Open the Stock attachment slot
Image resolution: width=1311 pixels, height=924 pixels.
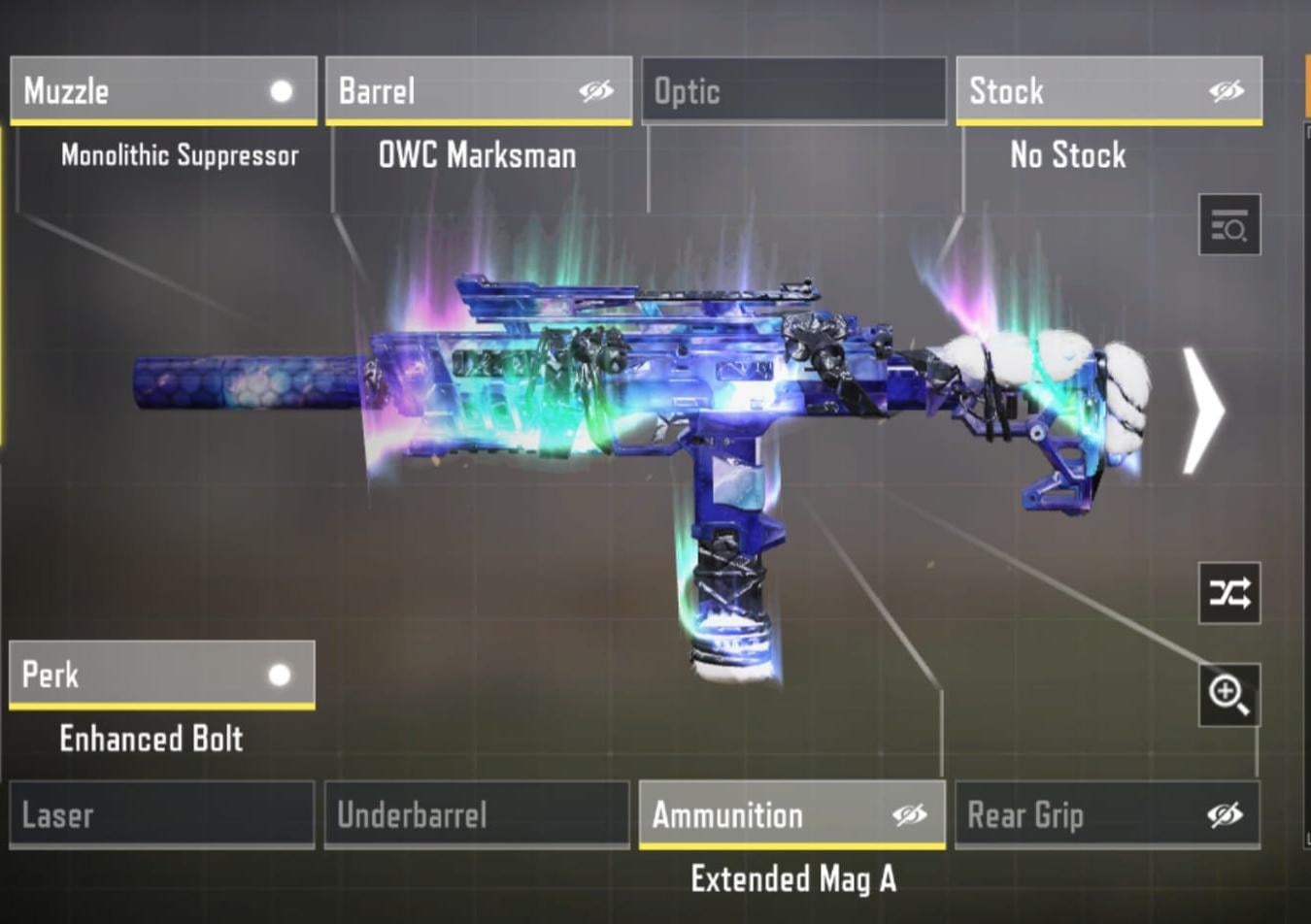click(1078, 91)
